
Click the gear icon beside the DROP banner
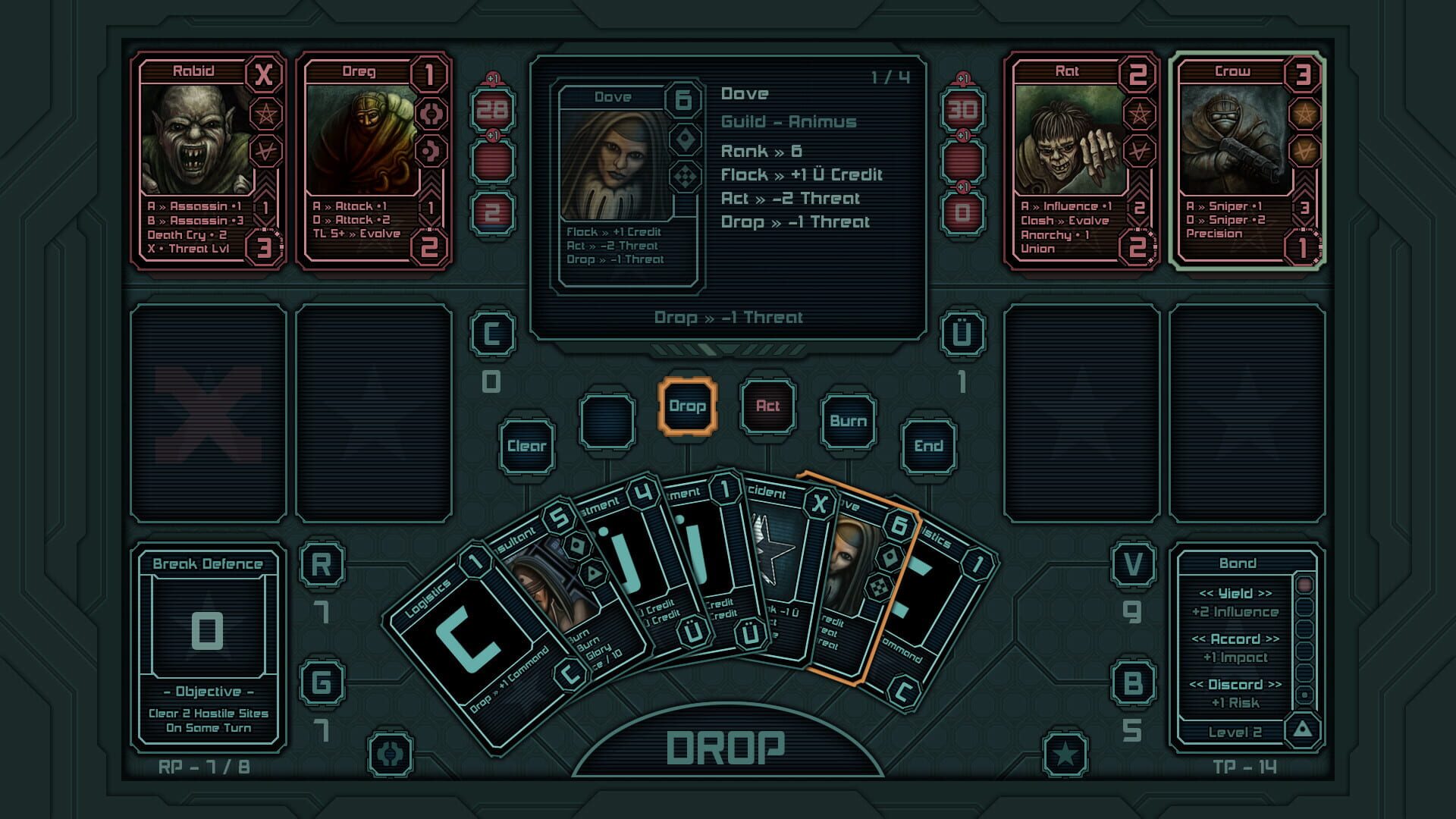389,752
